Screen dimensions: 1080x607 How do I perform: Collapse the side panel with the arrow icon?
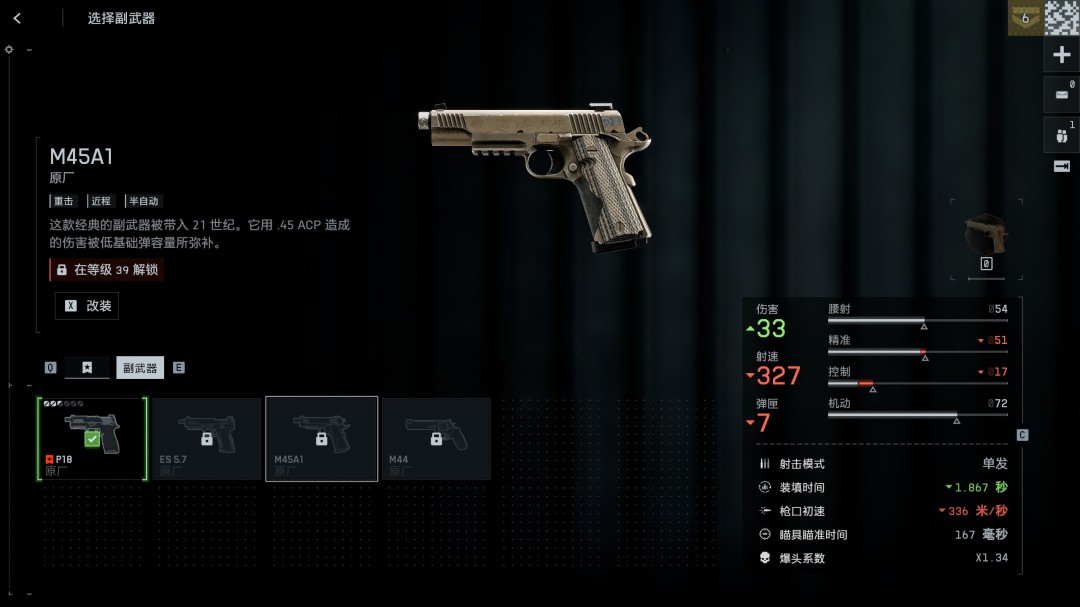[1062, 166]
